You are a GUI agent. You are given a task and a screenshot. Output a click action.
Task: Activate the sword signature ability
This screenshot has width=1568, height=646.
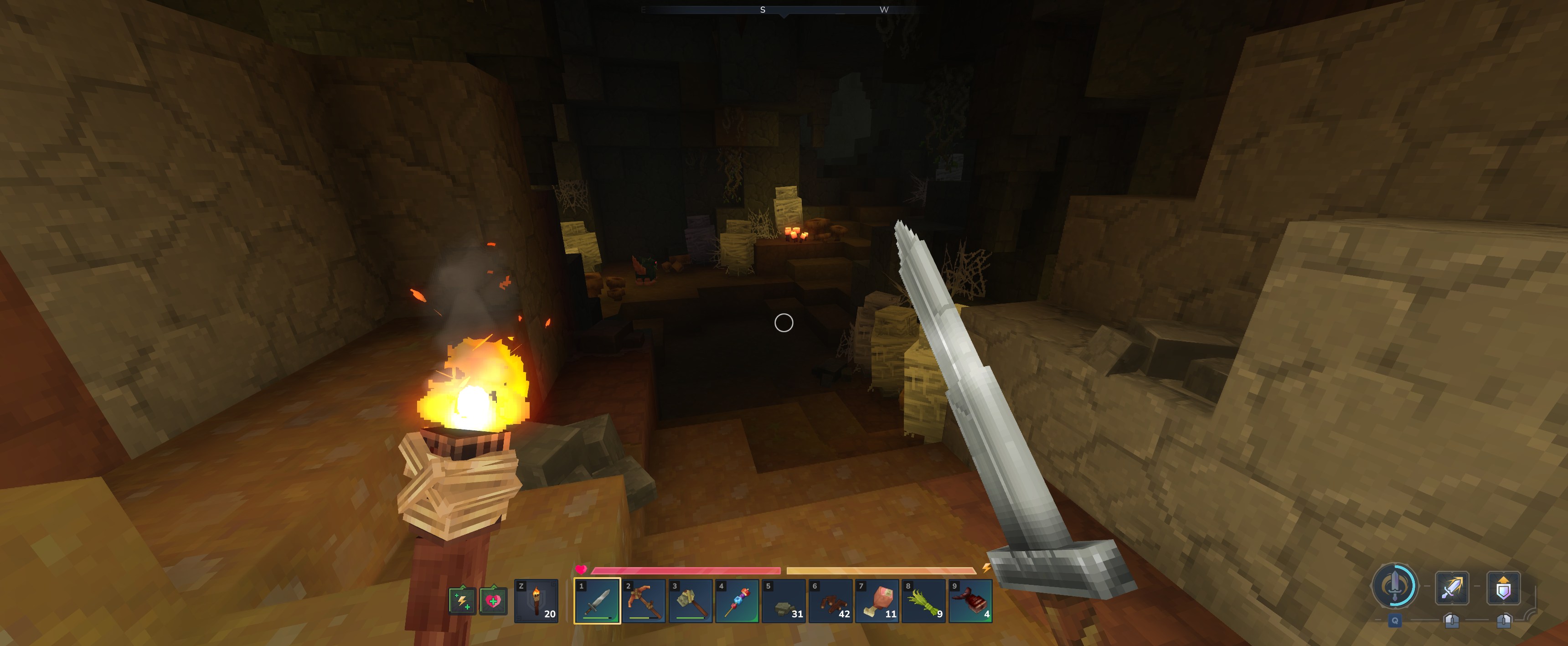coord(1394,587)
